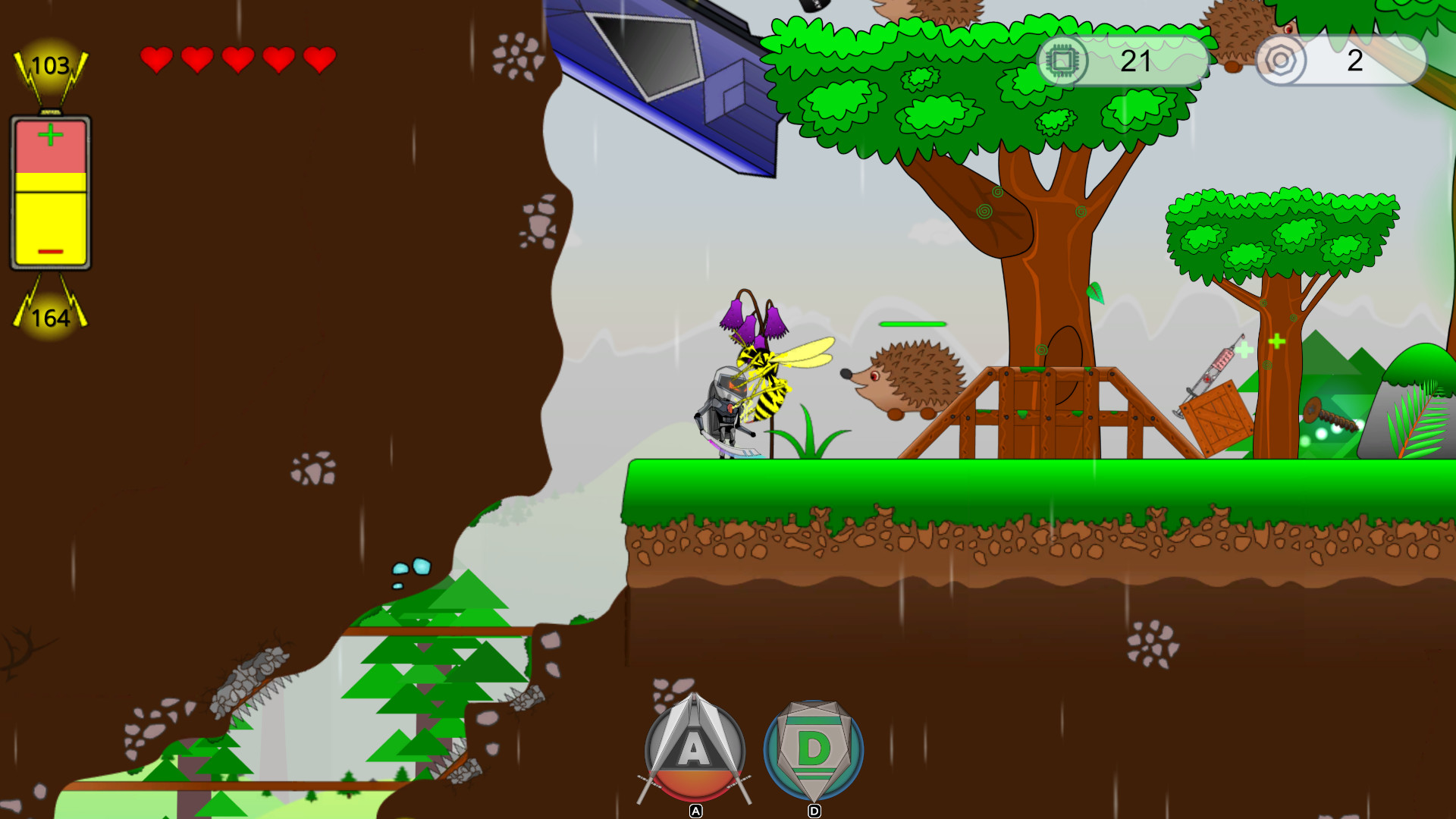Activate the A sword attack ability

(695, 751)
